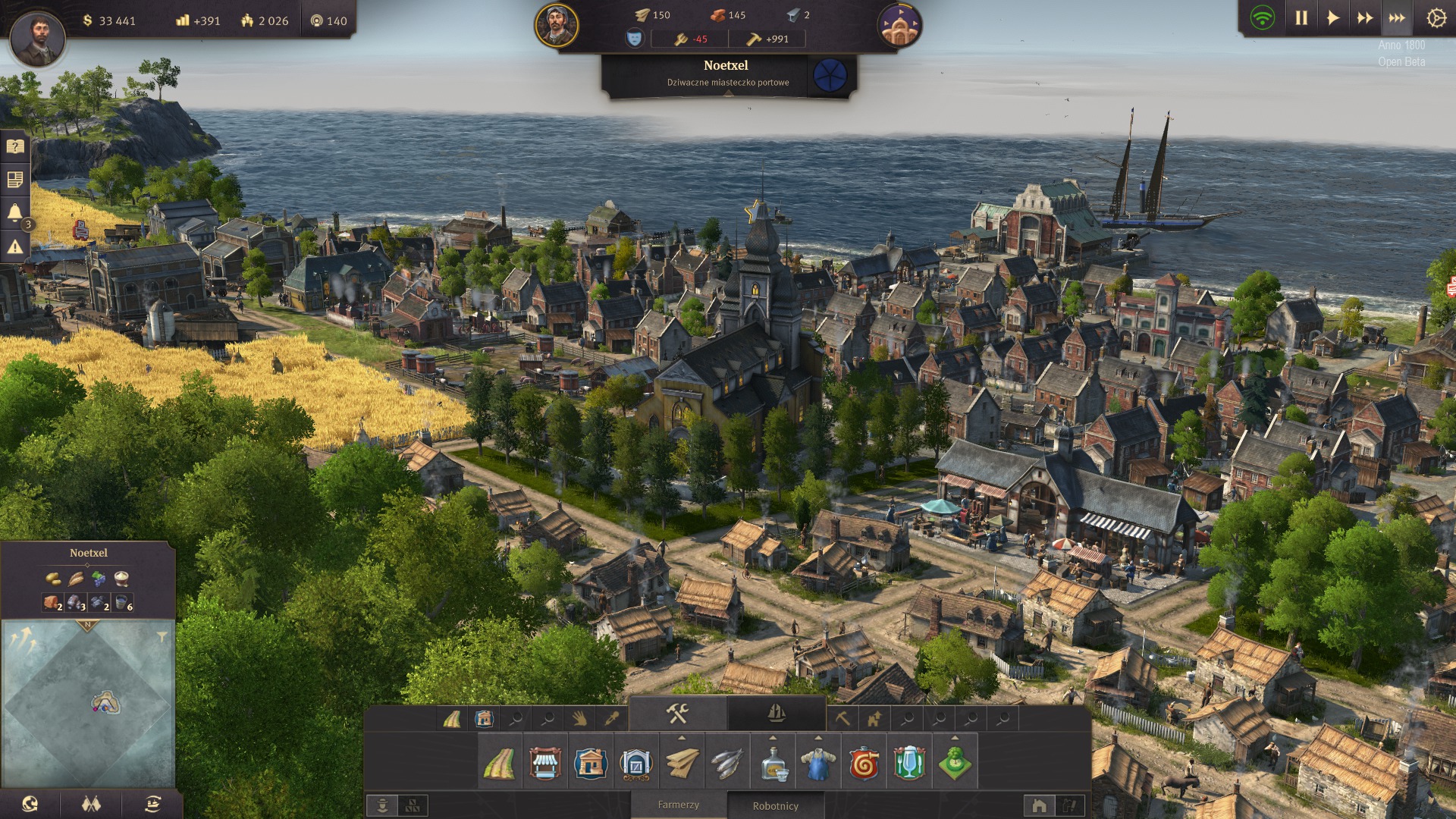Open the ship construction tab

(776, 714)
